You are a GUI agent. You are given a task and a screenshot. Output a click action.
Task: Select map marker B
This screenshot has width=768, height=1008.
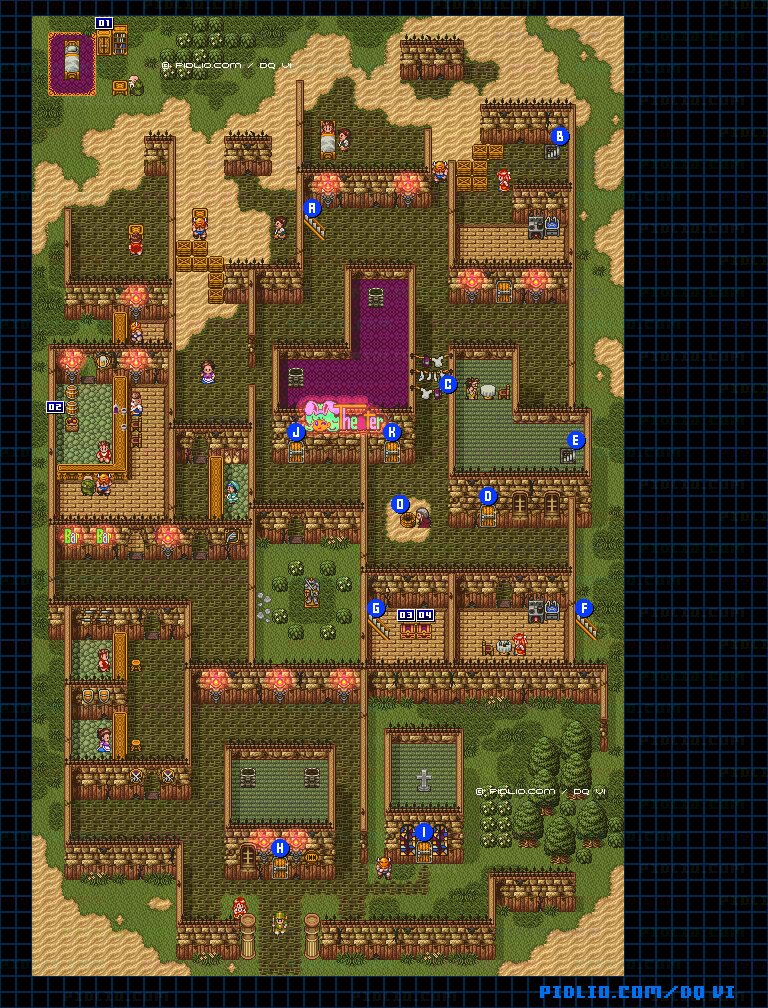(x=559, y=136)
